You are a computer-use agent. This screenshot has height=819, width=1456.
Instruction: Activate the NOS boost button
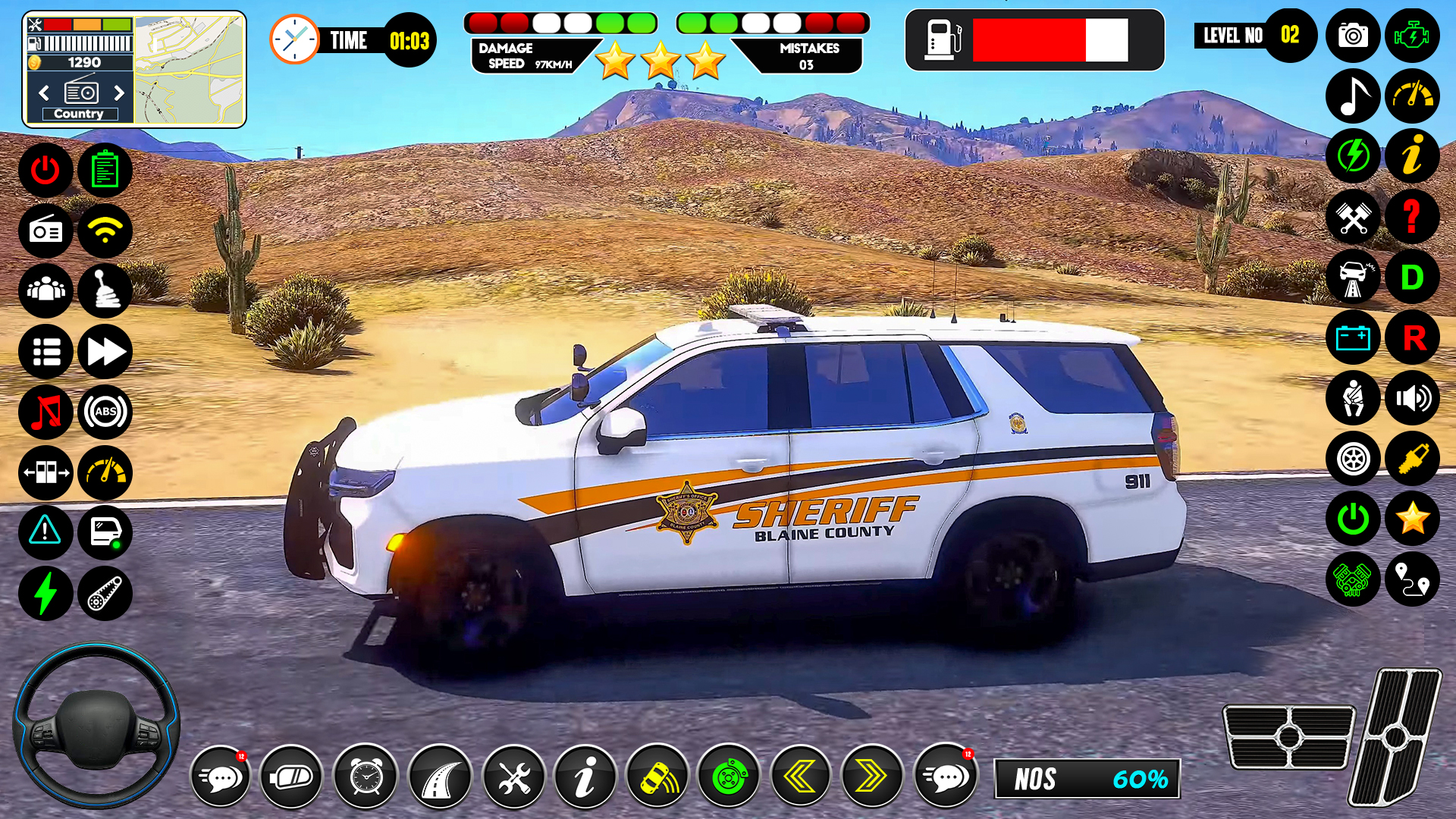coord(1087,779)
